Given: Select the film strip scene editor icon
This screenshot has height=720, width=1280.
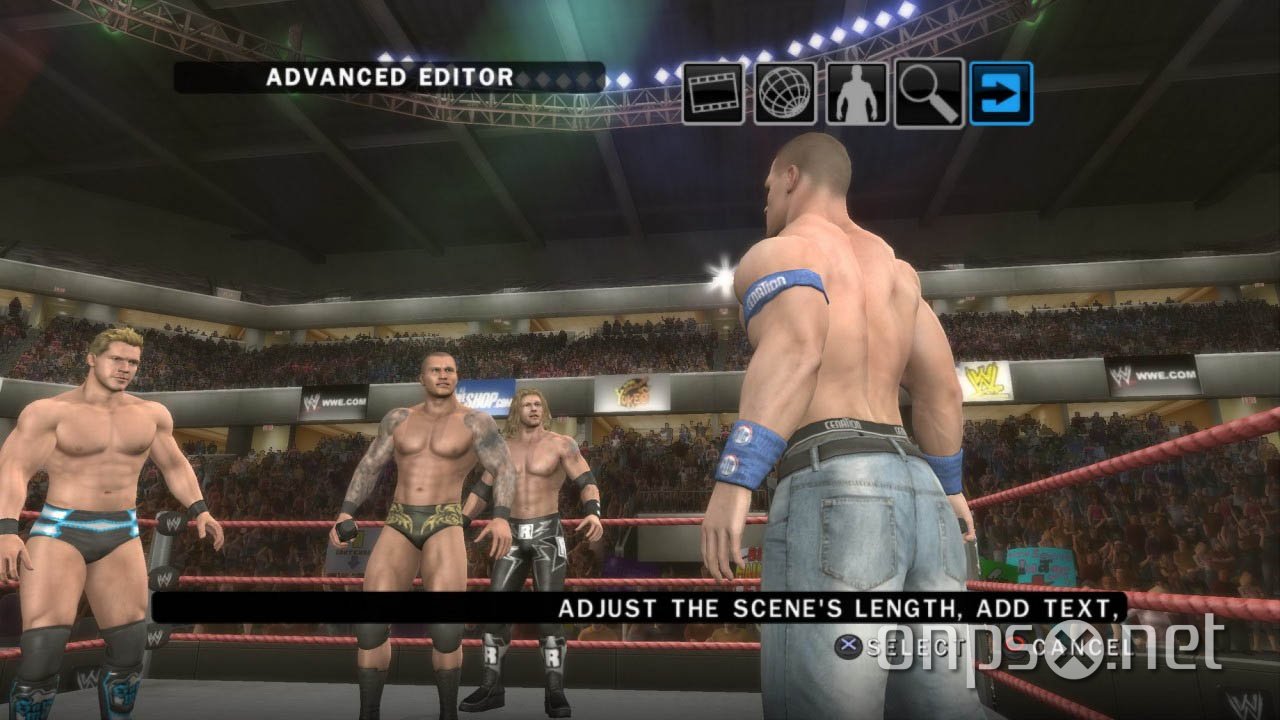Looking at the screenshot, I should click(x=713, y=93).
